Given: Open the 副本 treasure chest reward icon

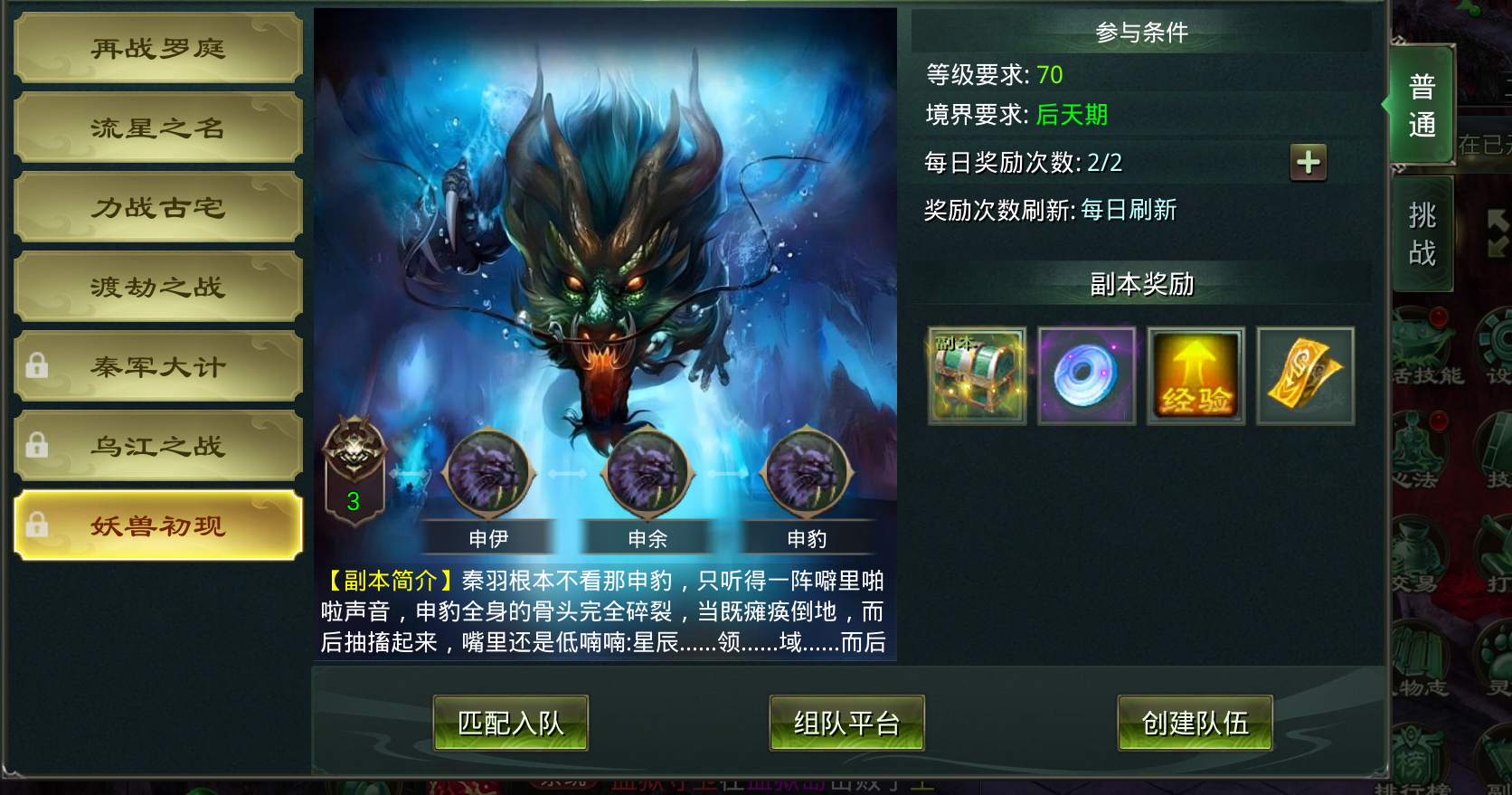Looking at the screenshot, I should [977, 374].
